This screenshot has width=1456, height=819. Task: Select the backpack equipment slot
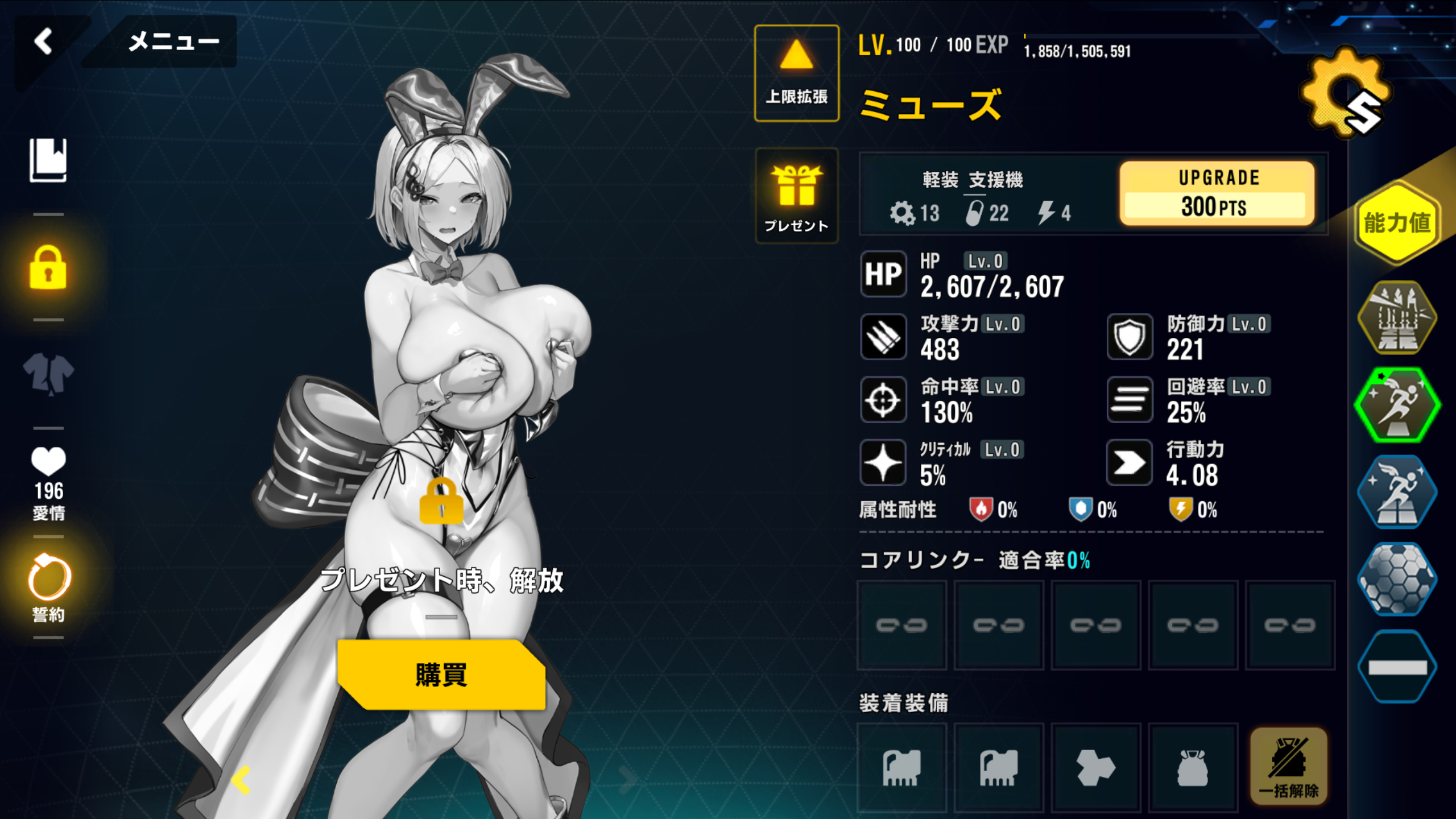pos(1193,768)
